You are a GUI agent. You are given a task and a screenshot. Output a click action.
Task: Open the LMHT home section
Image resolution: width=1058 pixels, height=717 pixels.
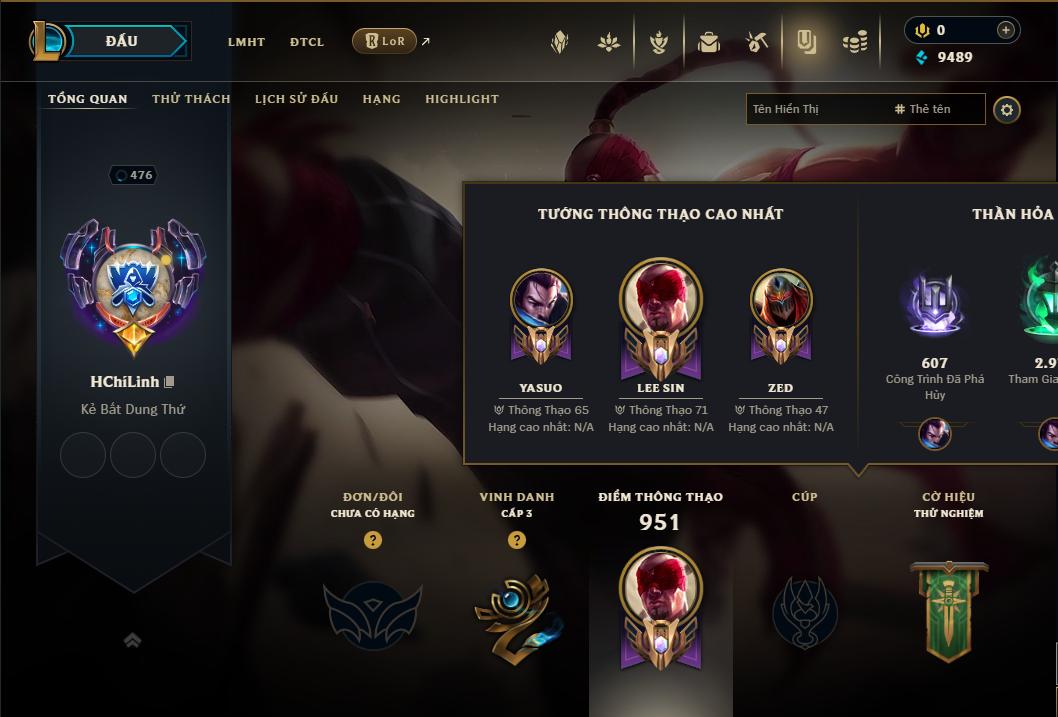(246, 42)
